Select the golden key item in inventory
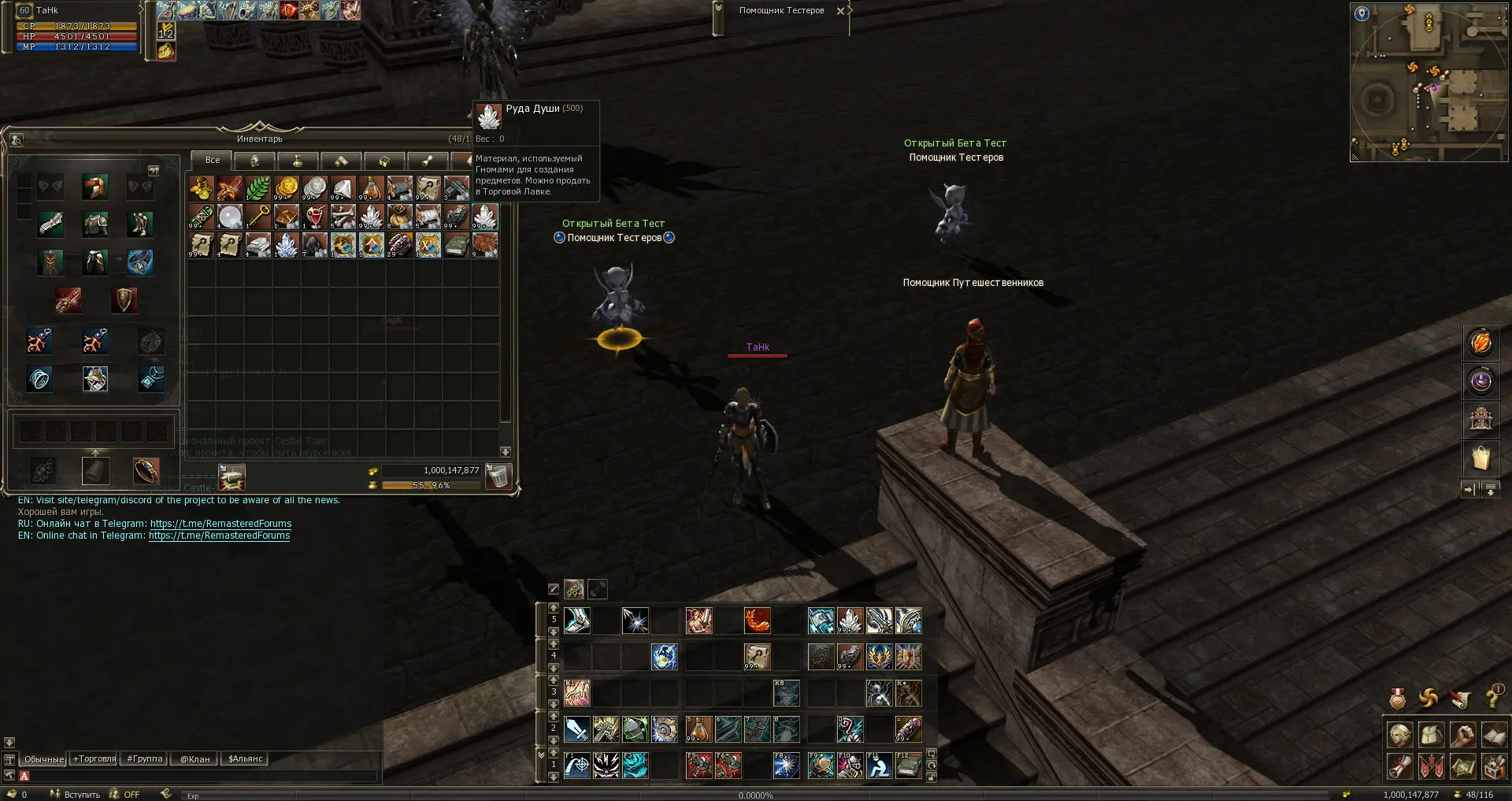This screenshot has height=801, width=1512. (x=258, y=217)
